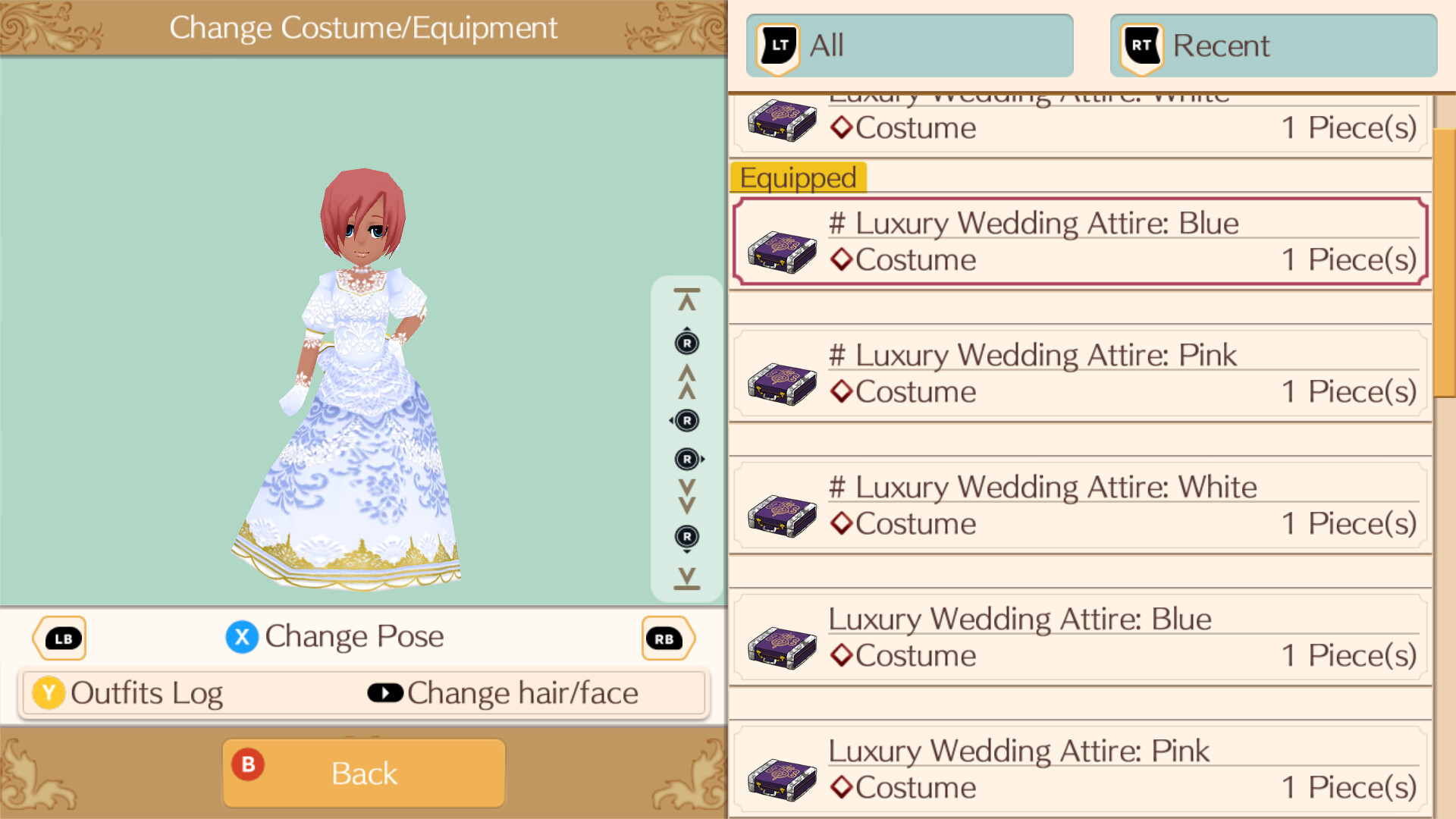This screenshot has width=1456, height=819.
Task: Click the right-stick icon beside Change hair/face
Action: [x=385, y=692]
